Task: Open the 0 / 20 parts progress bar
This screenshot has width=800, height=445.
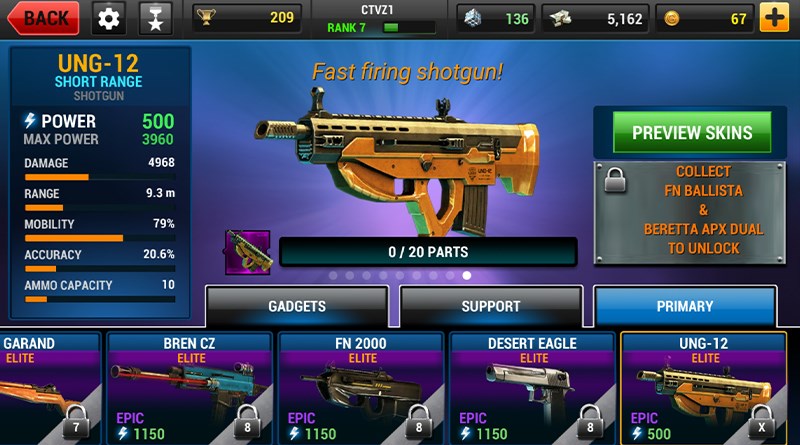Action: click(428, 252)
